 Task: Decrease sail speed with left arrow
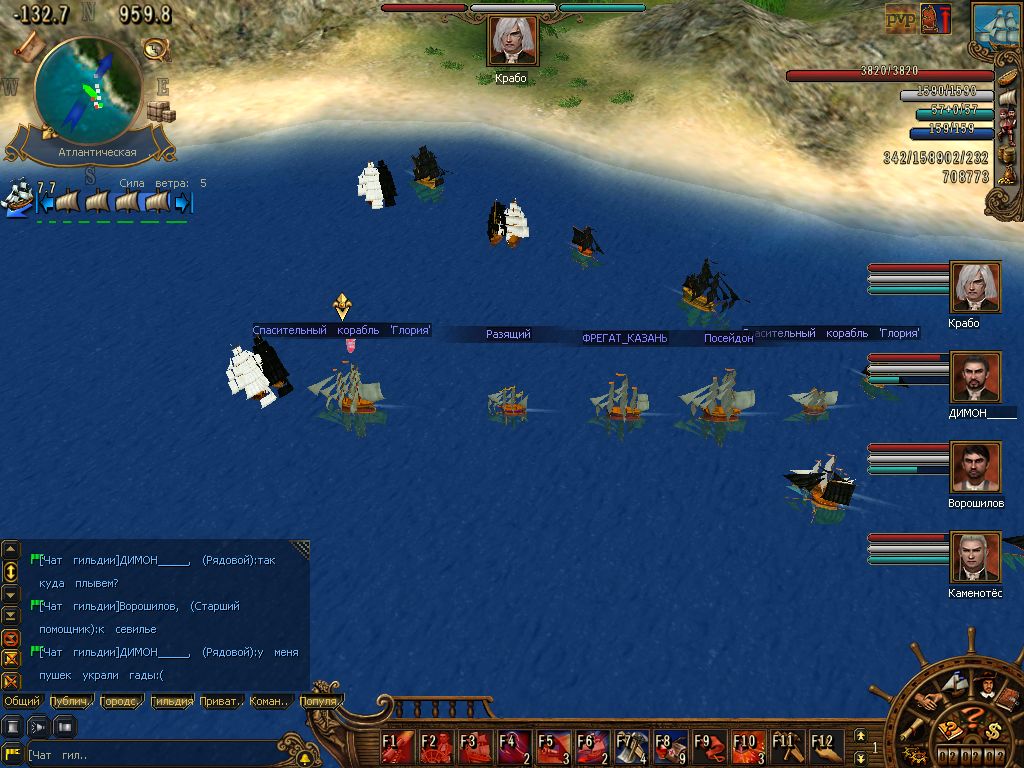[x=44, y=203]
